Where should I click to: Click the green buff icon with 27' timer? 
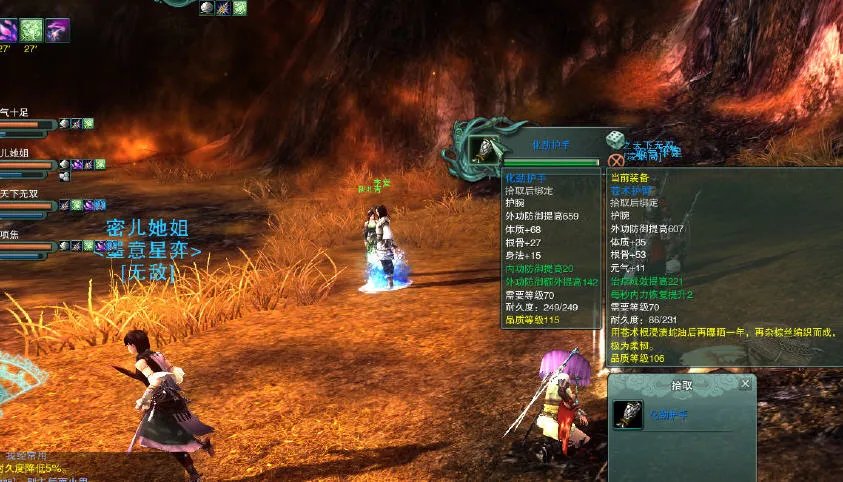[x=33, y=31]
